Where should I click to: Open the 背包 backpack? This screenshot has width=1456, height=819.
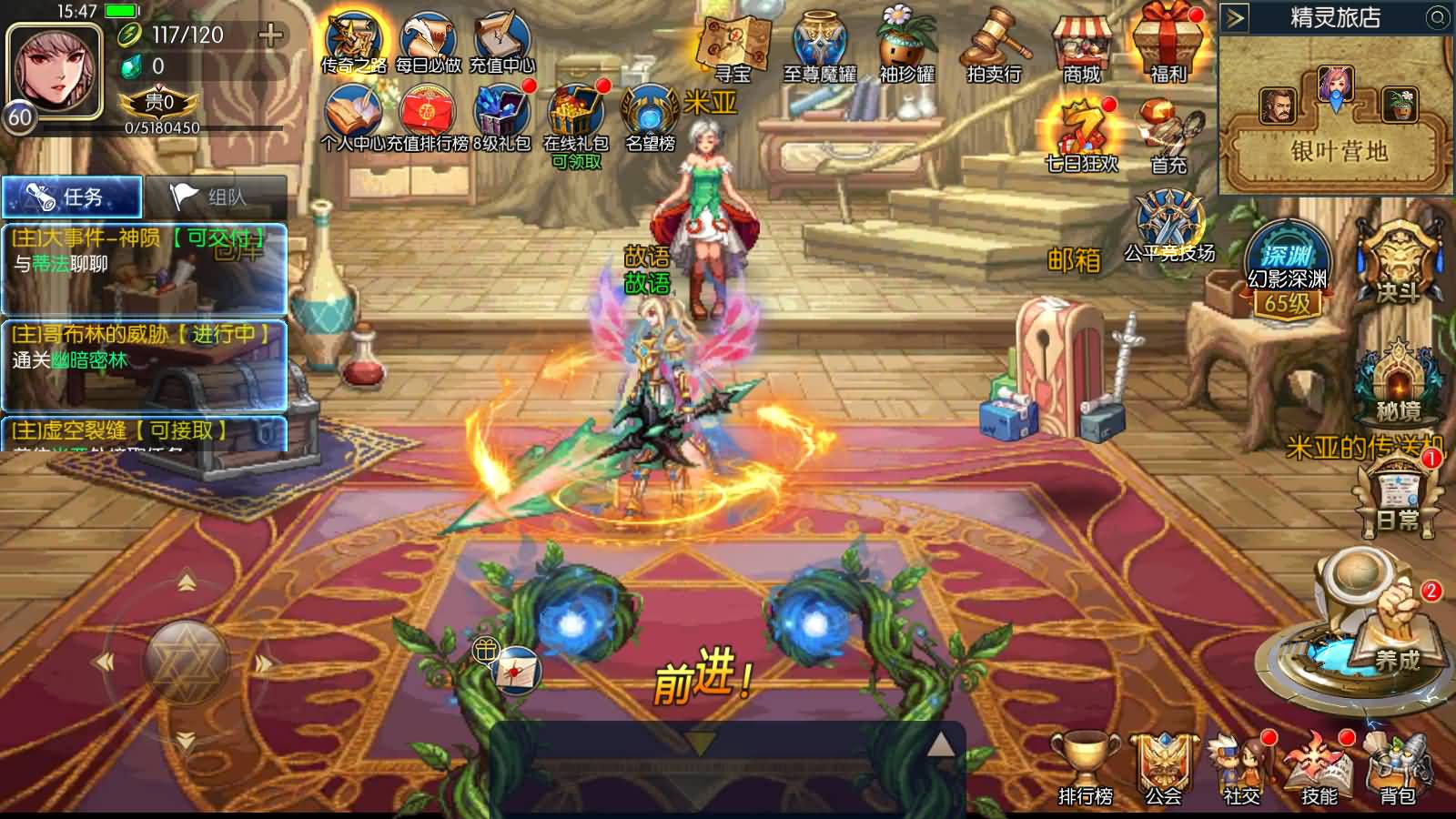1398,769
